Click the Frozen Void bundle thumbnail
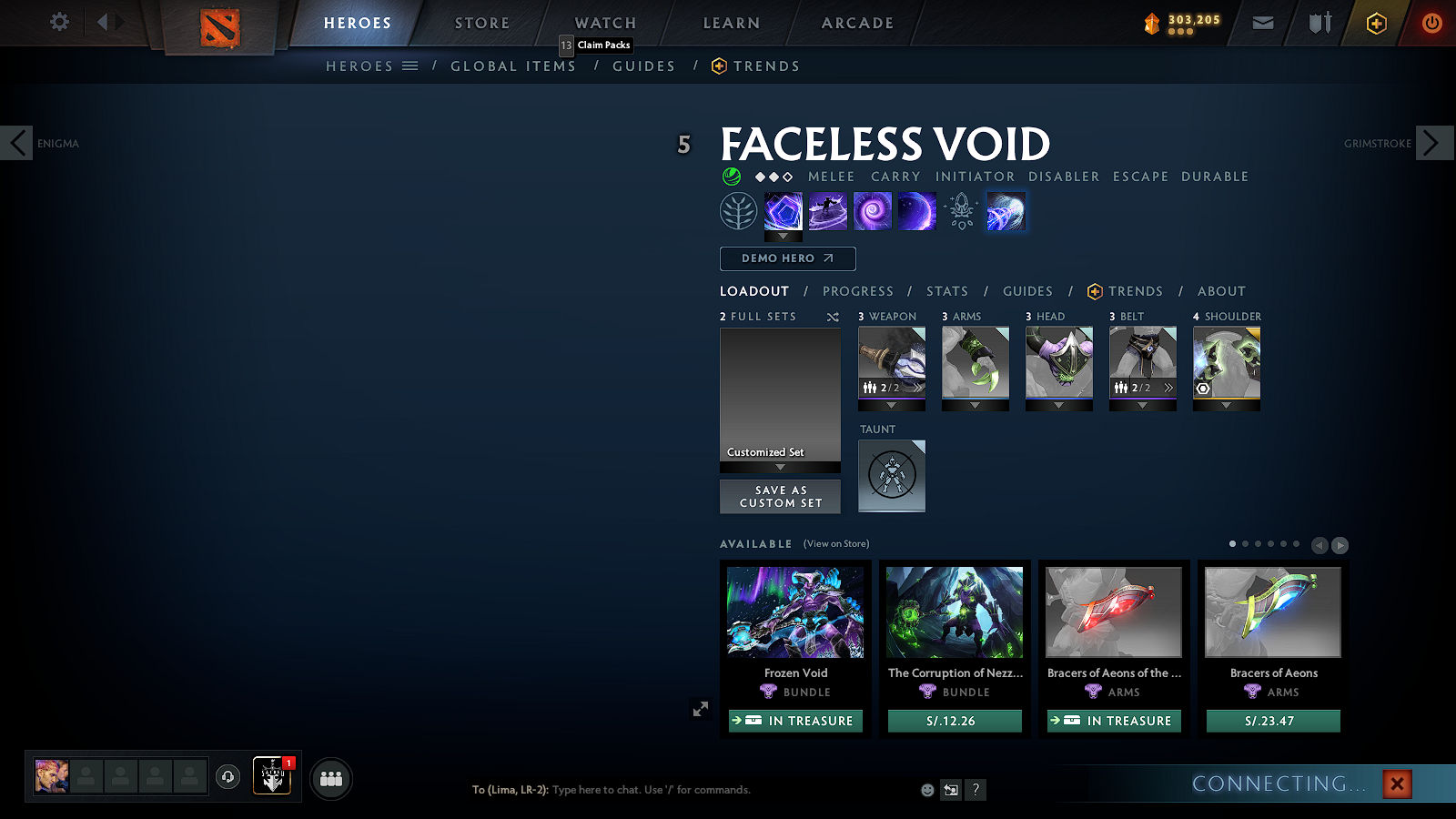Viewport: 1456px width, 819px height. point(794,612)
